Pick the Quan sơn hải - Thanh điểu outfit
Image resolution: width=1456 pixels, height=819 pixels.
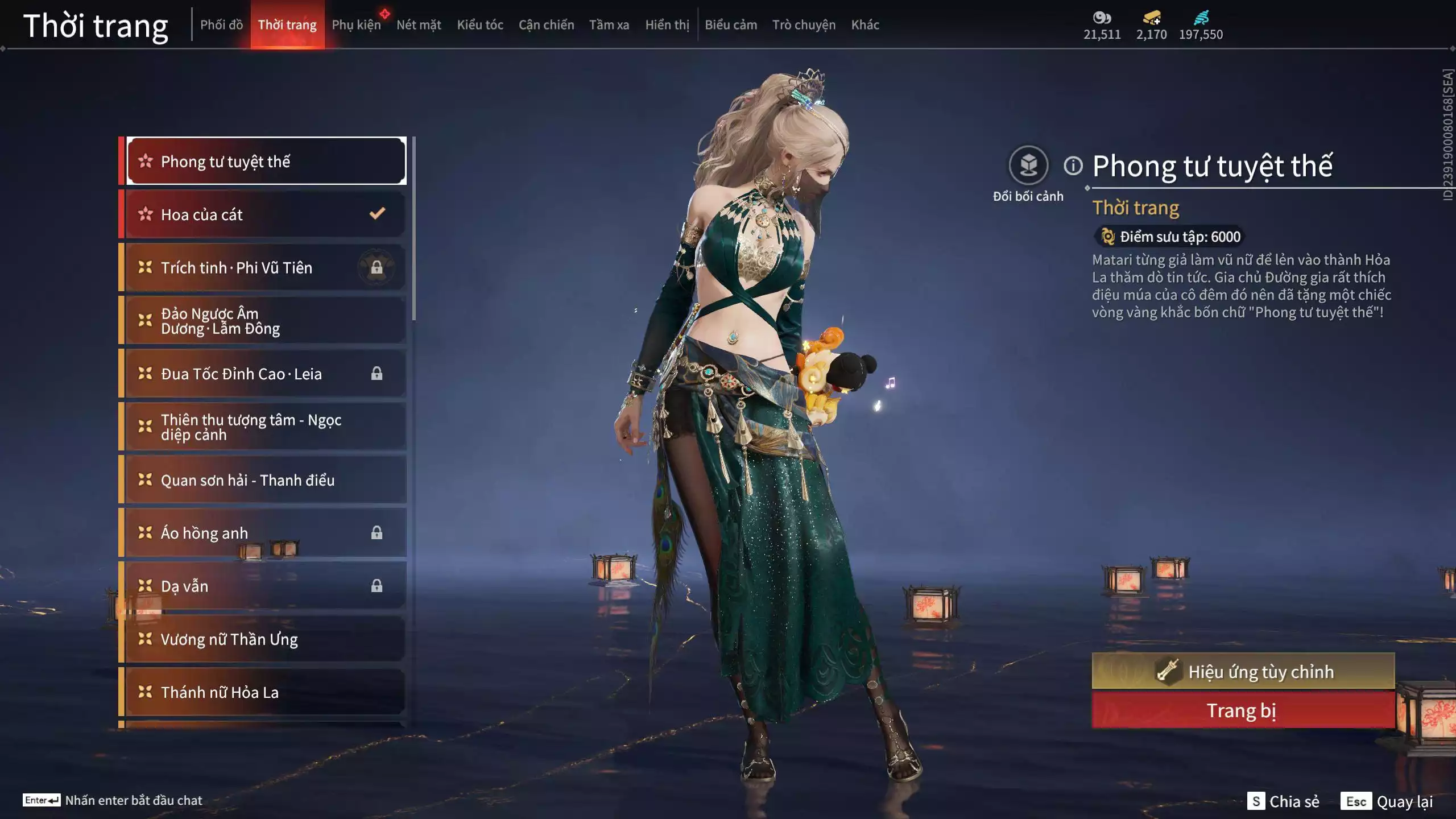tap(265, 480)
